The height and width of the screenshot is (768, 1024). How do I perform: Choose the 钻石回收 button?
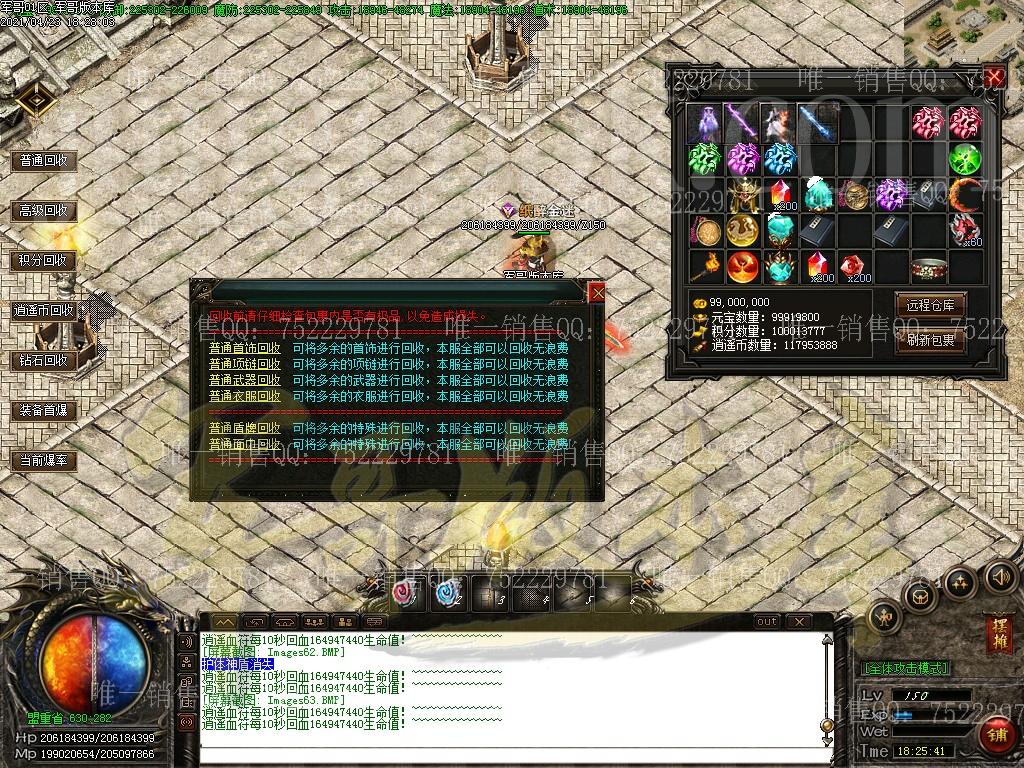pos(44,360)
